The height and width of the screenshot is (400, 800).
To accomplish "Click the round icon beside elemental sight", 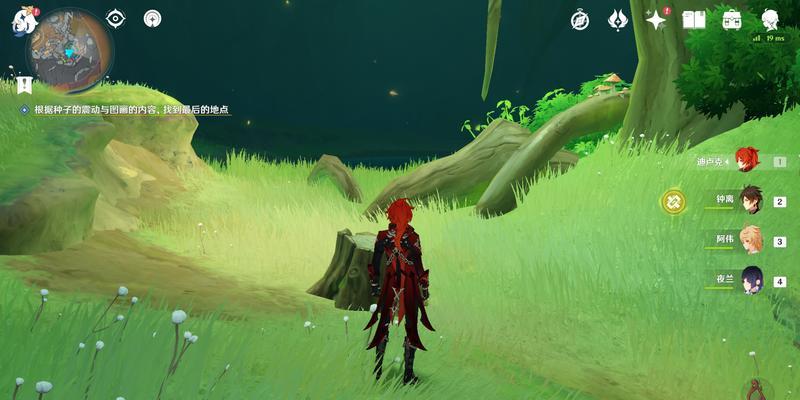I will point(152,18).
